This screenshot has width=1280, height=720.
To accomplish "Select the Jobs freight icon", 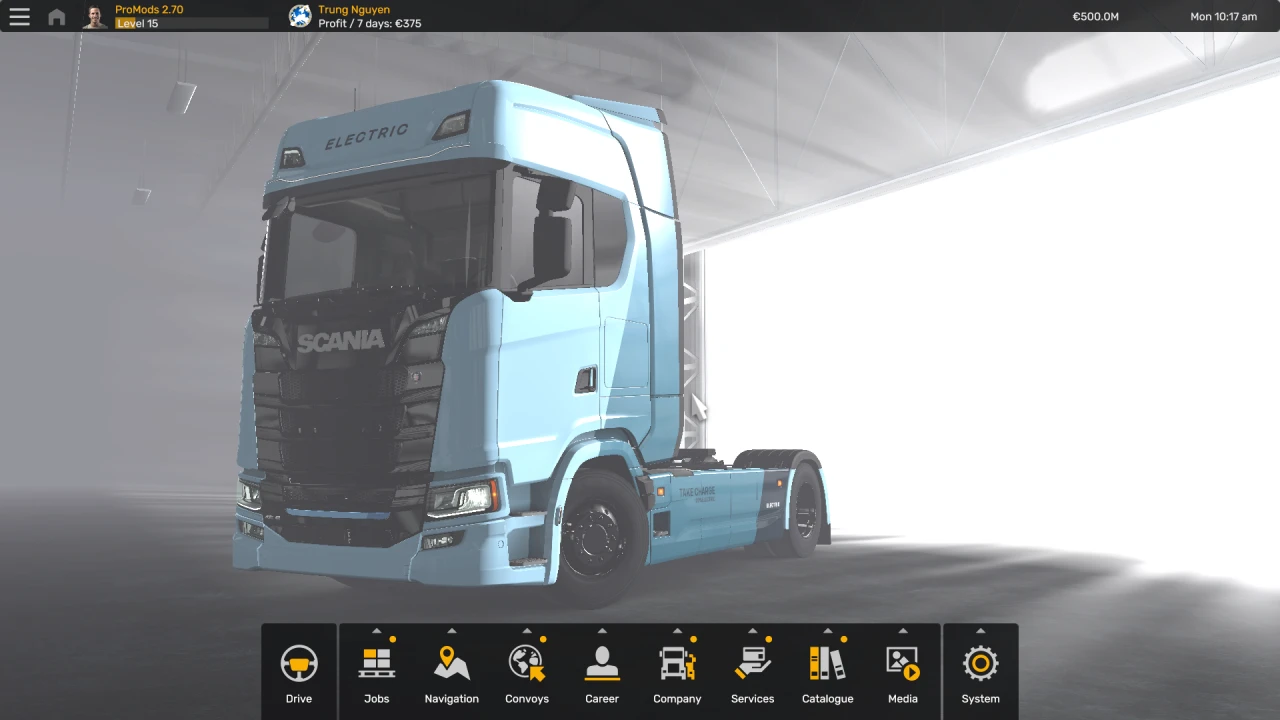I will tap(376, 661).
